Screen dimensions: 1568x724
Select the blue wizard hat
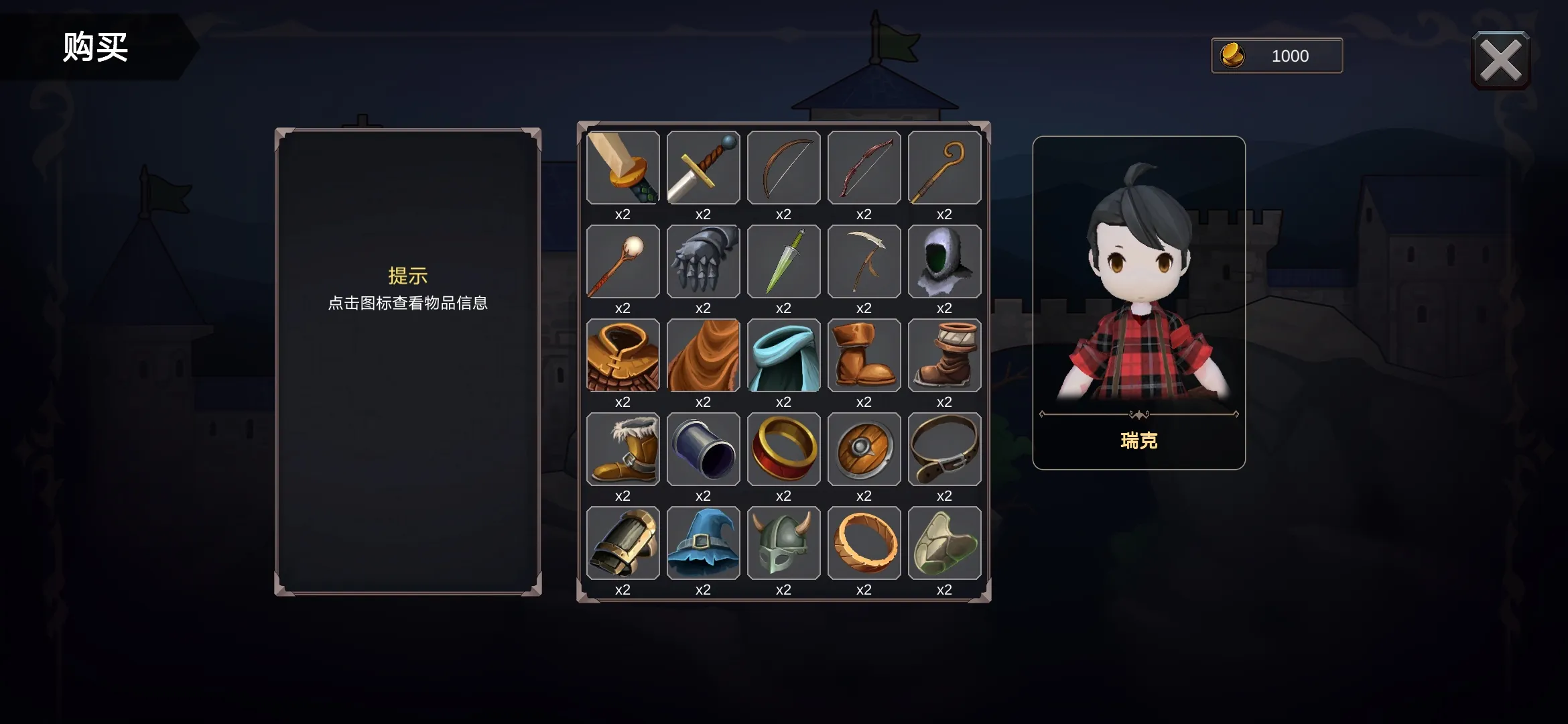coord(703,543)
